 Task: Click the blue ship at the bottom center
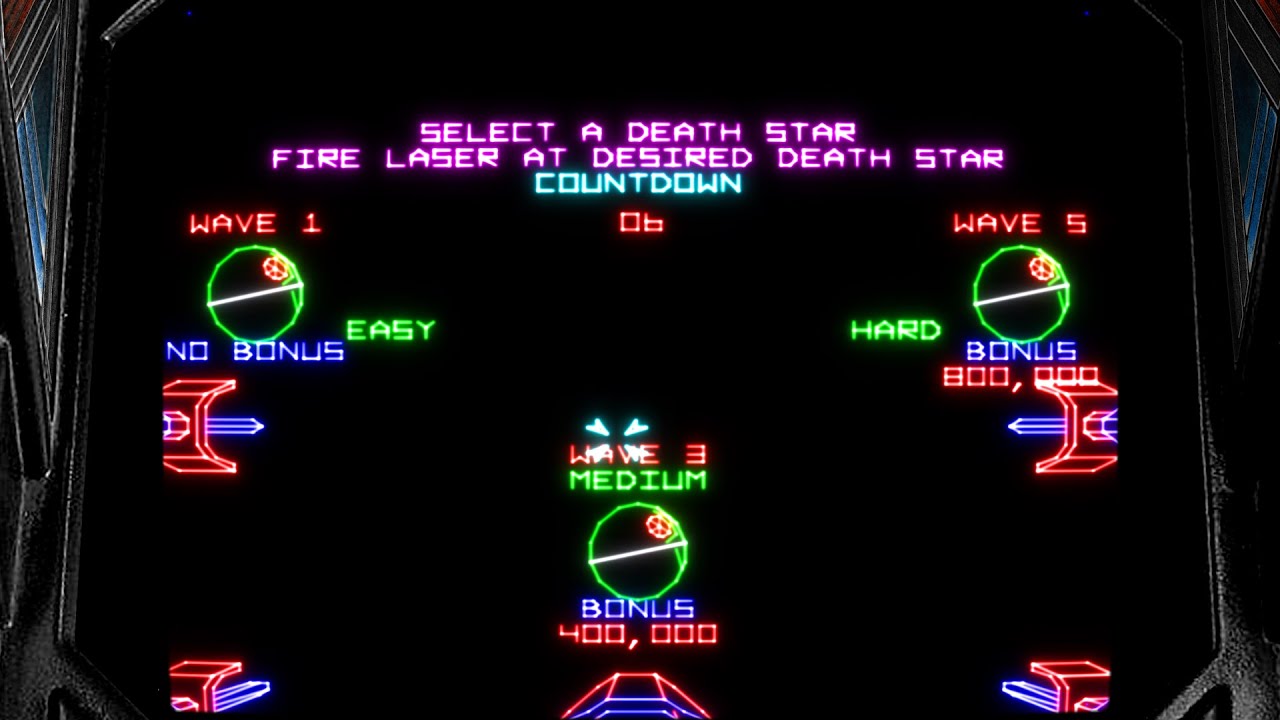click(640, 700)
